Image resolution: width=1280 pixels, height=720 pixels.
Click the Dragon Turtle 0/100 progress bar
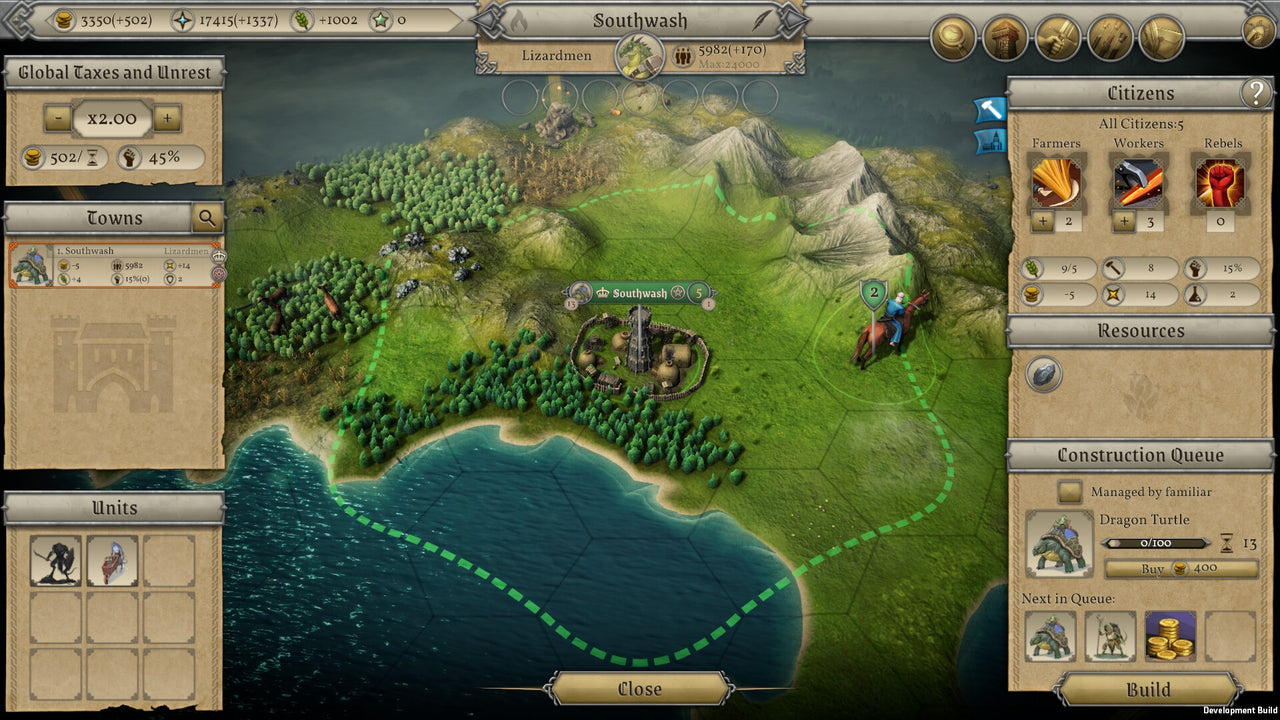[1157, 543]
